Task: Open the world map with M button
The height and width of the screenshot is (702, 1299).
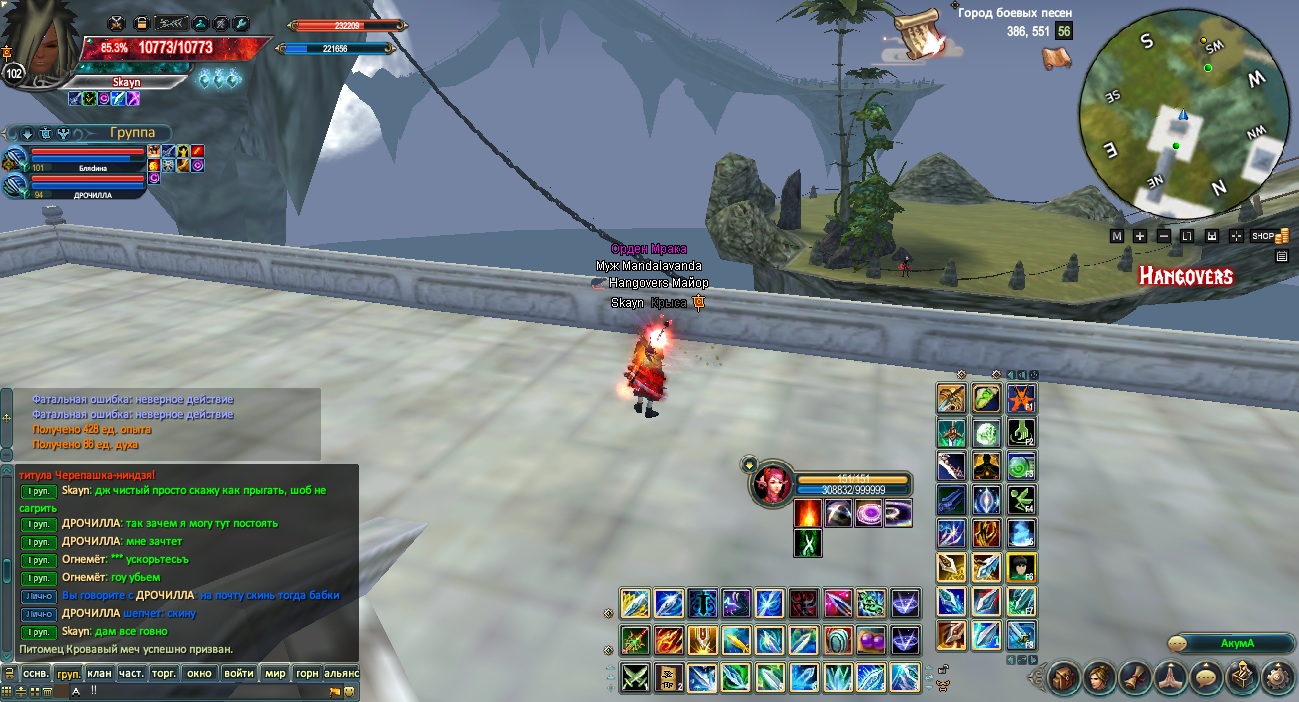Action: 1117,236
